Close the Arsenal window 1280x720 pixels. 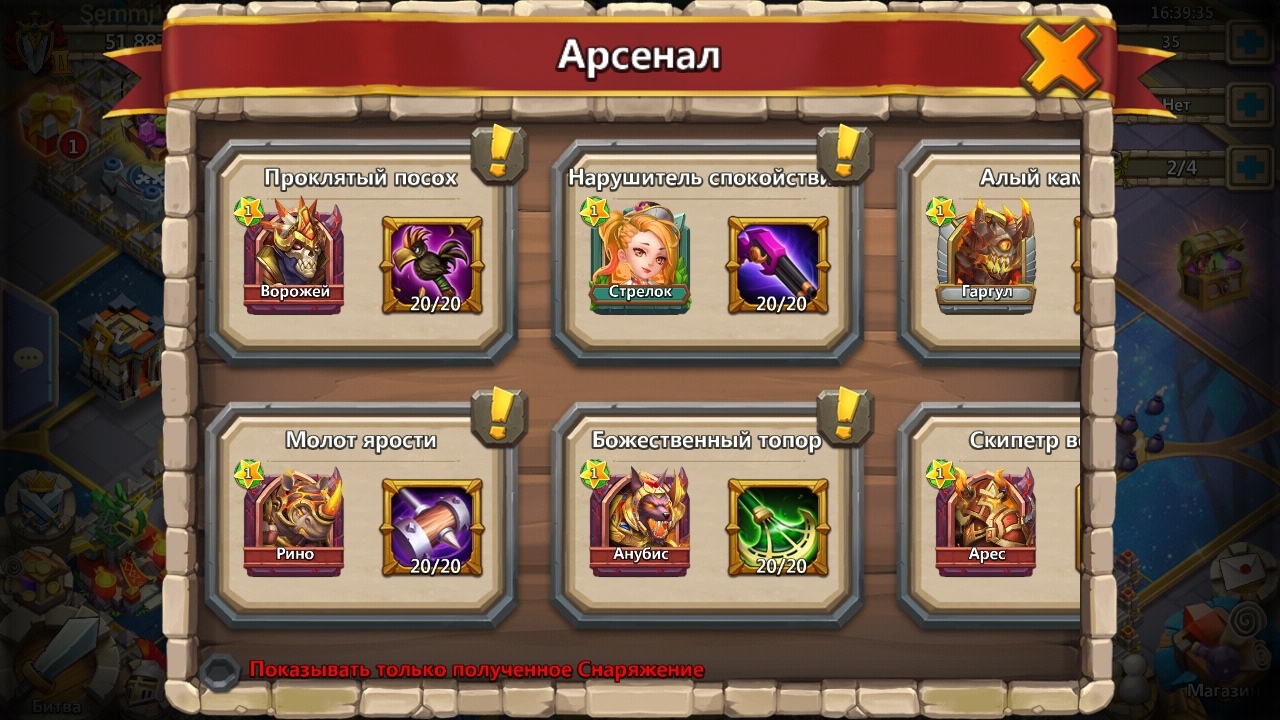pos(1060,60)
